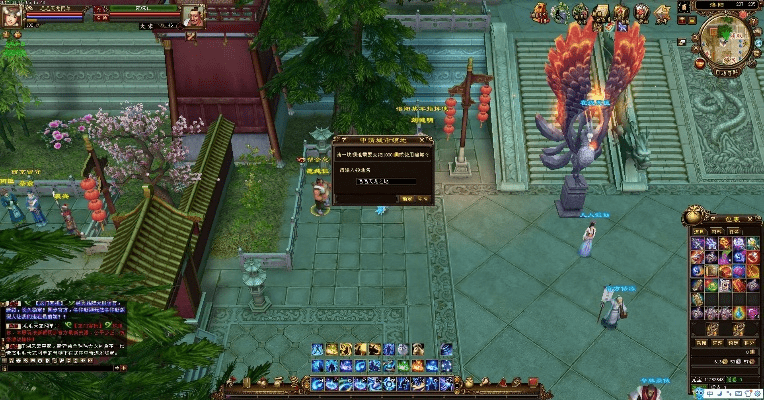Select the target portrait next to the red bar
The width and height of the screenshot is (764, 400).
pyautogui.click(x=193, y=14)
